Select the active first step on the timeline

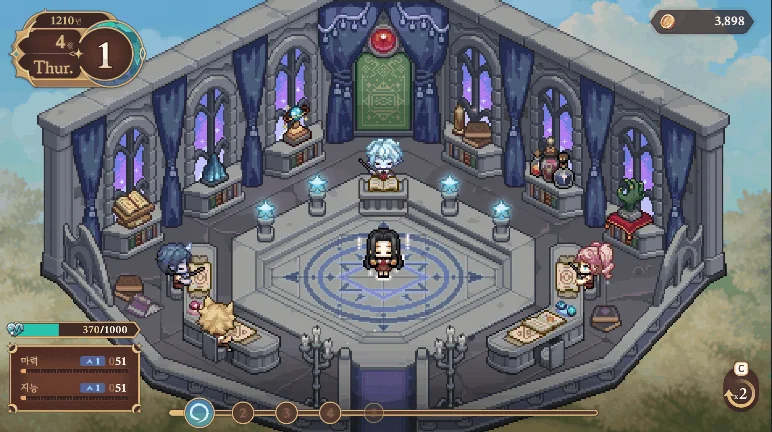[x=200, y=411]
